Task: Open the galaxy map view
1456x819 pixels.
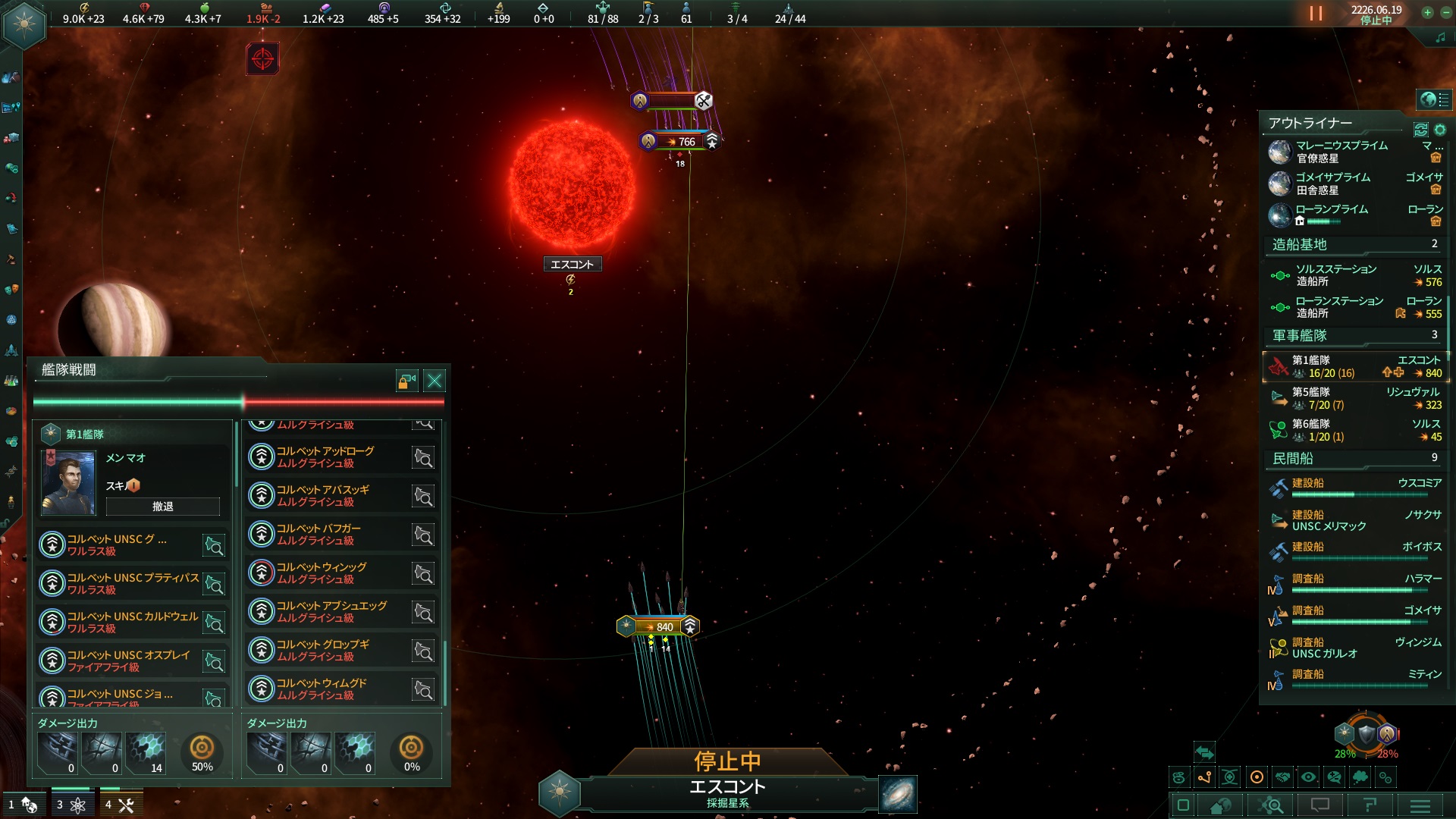Action: [898, 794]
